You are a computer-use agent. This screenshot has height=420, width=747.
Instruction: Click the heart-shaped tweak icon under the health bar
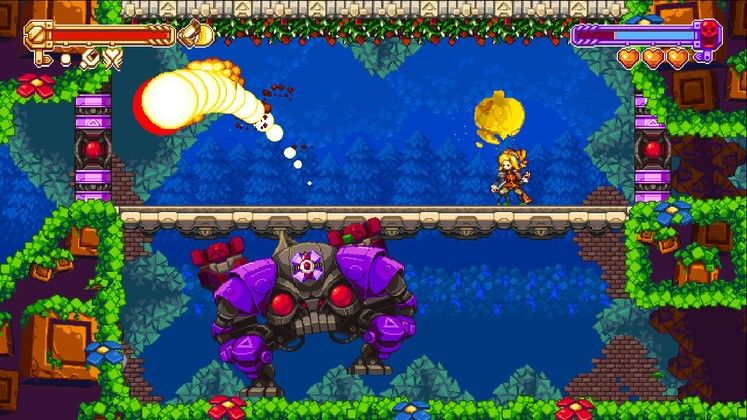pyautogui.click(x=112, y=59)
